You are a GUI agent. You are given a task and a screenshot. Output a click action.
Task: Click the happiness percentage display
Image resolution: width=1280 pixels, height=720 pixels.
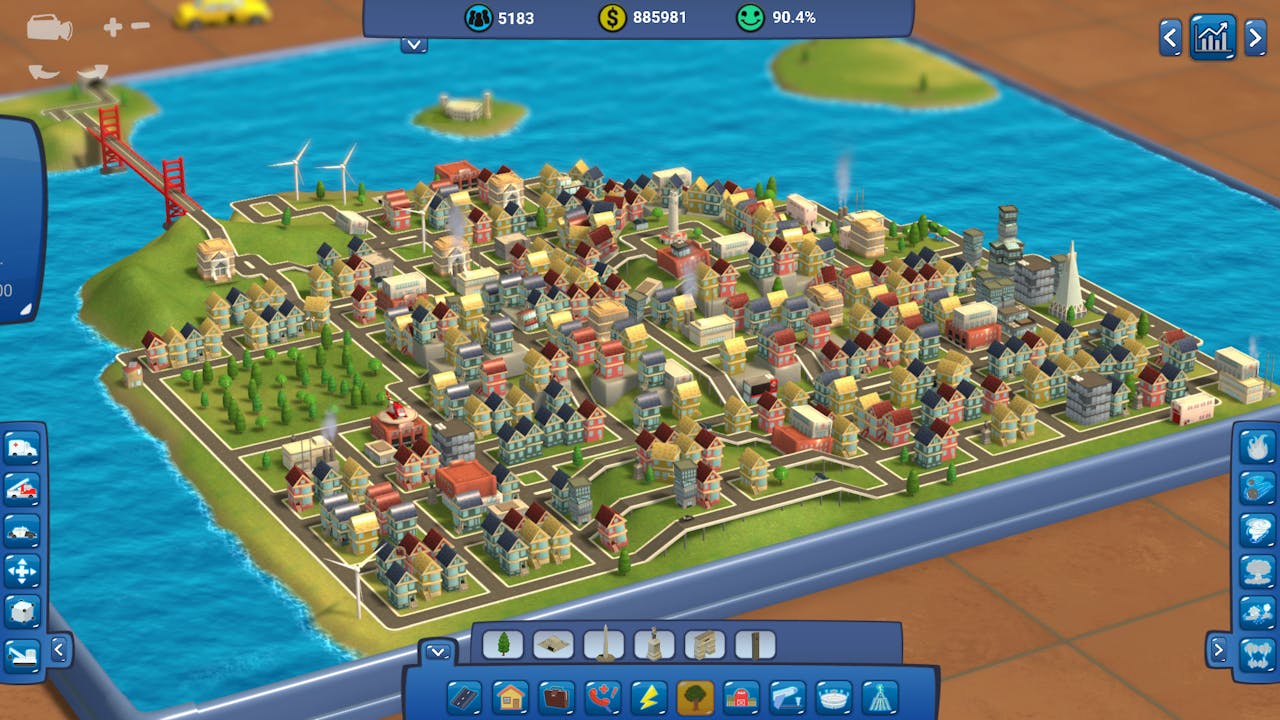point(775,16)
